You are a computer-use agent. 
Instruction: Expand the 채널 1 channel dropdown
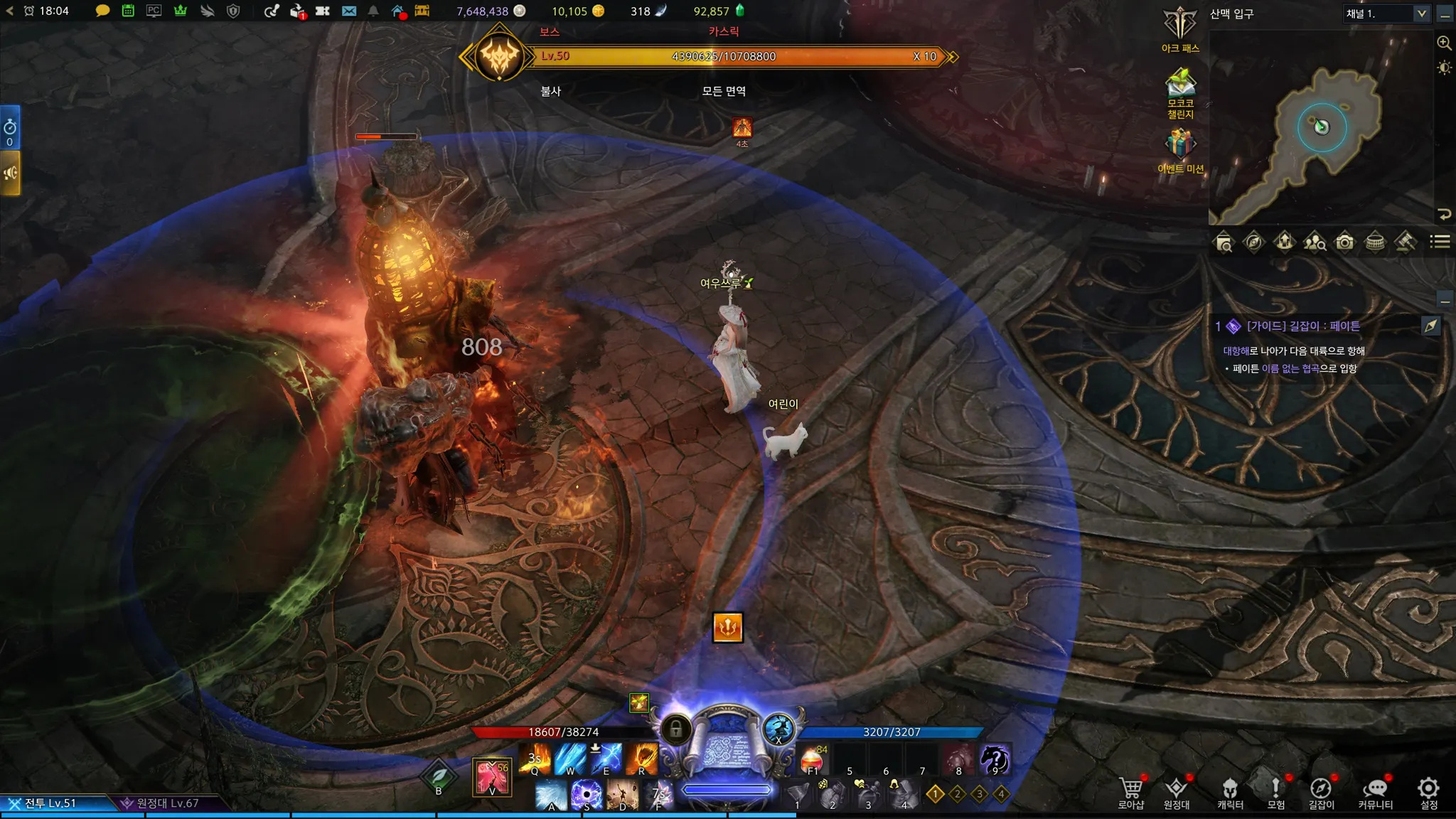click(x=1421, y=14)
